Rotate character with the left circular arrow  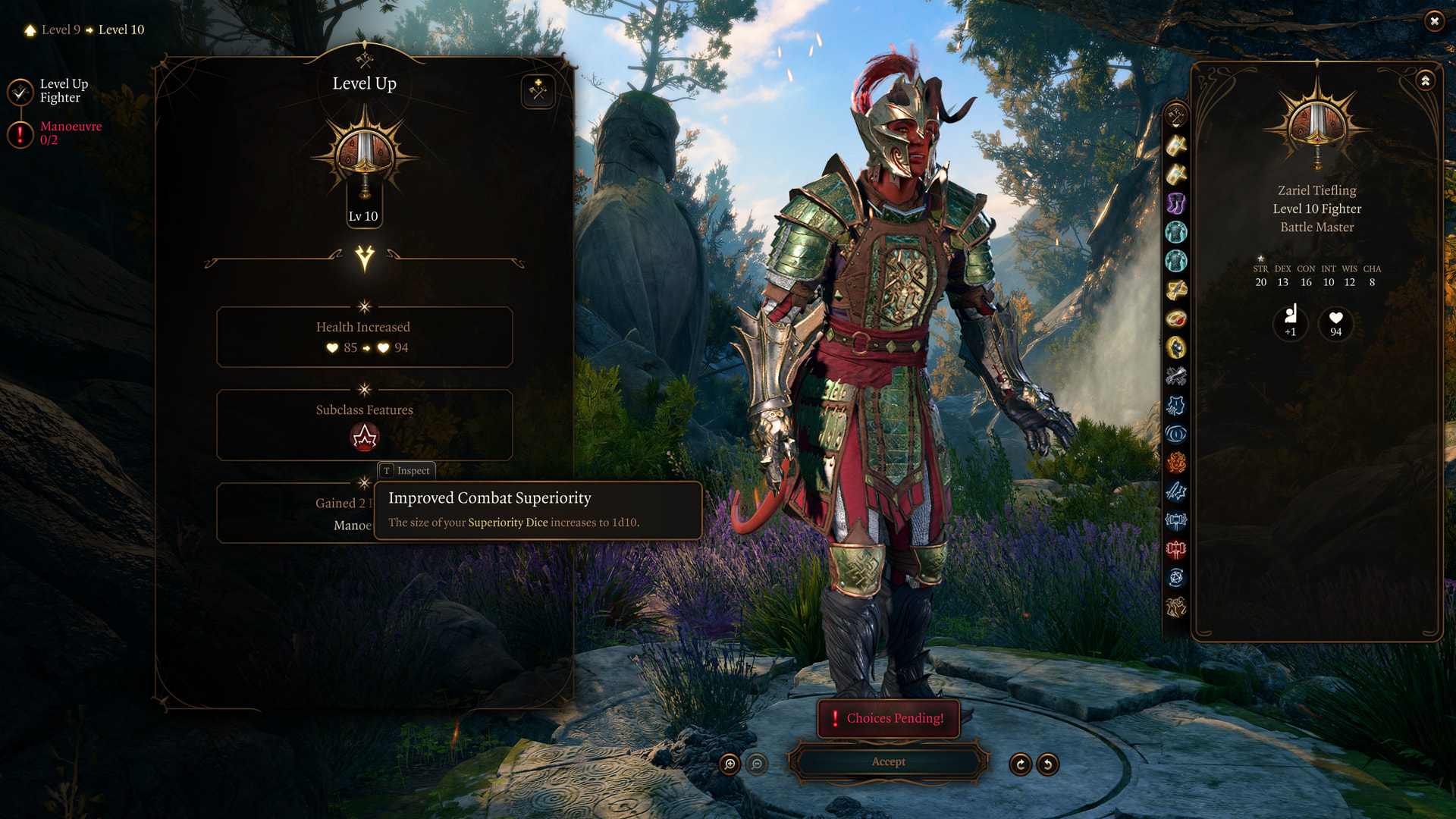1020,764
